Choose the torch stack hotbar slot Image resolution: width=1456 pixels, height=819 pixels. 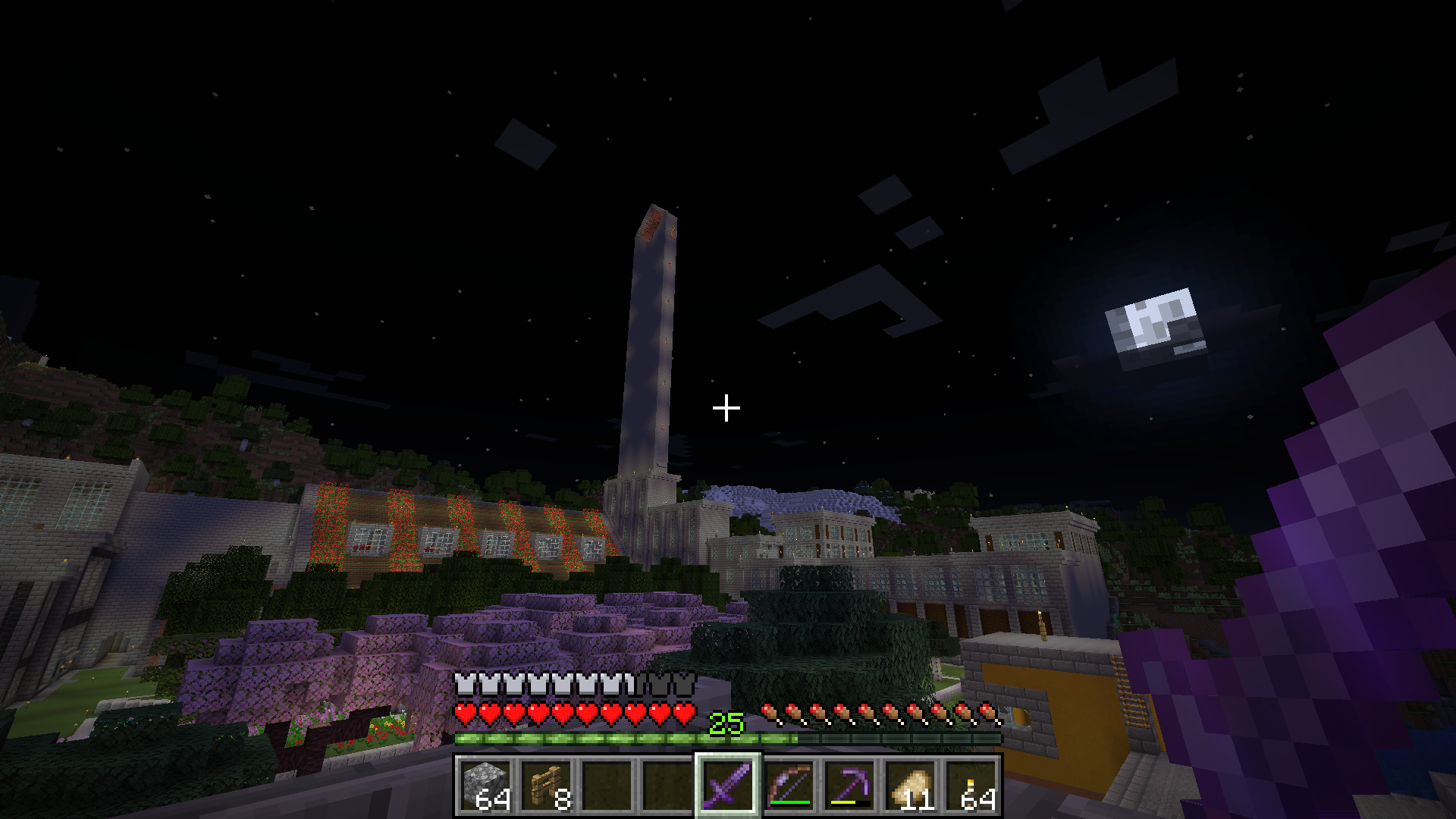[x=971, y=785]
